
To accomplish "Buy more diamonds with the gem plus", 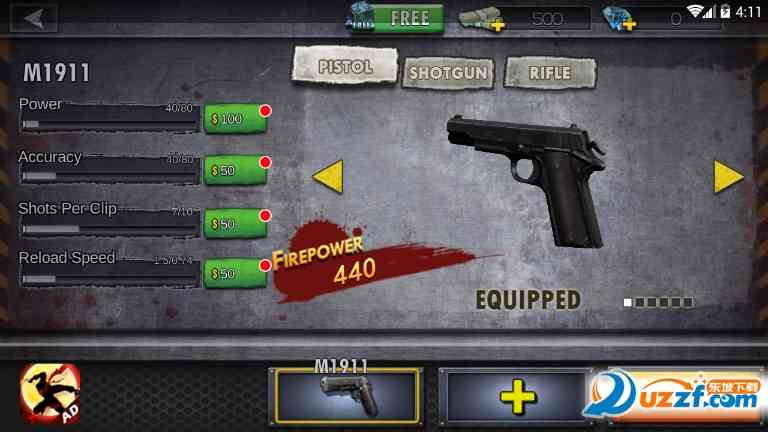I will tap(620, 19).
